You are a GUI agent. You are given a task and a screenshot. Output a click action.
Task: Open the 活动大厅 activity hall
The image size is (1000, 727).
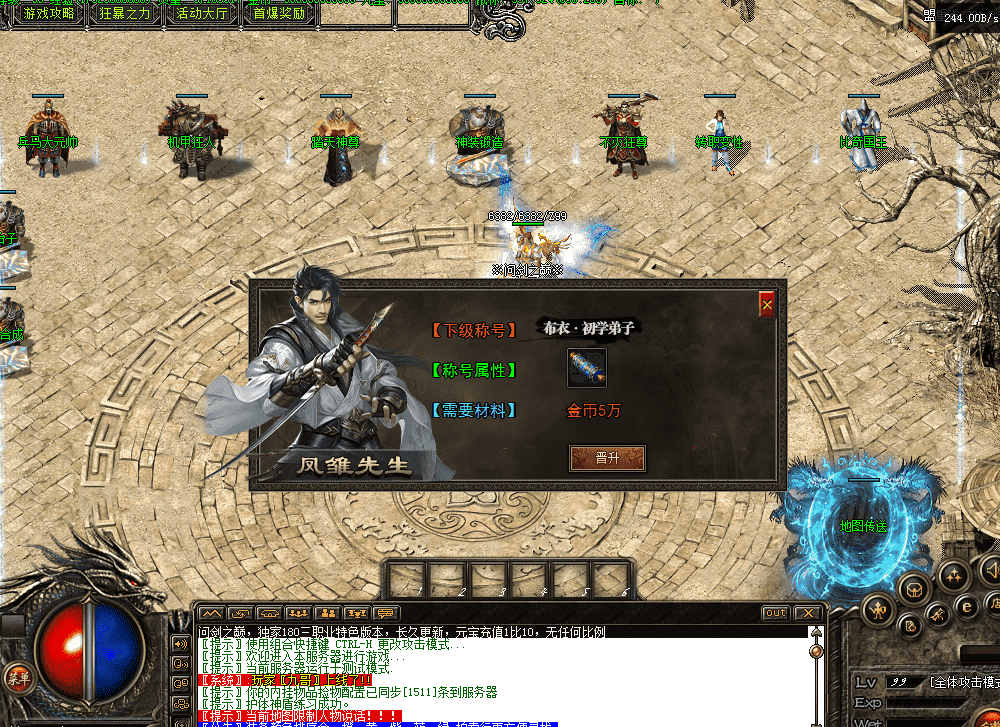[x=201, y=13]
